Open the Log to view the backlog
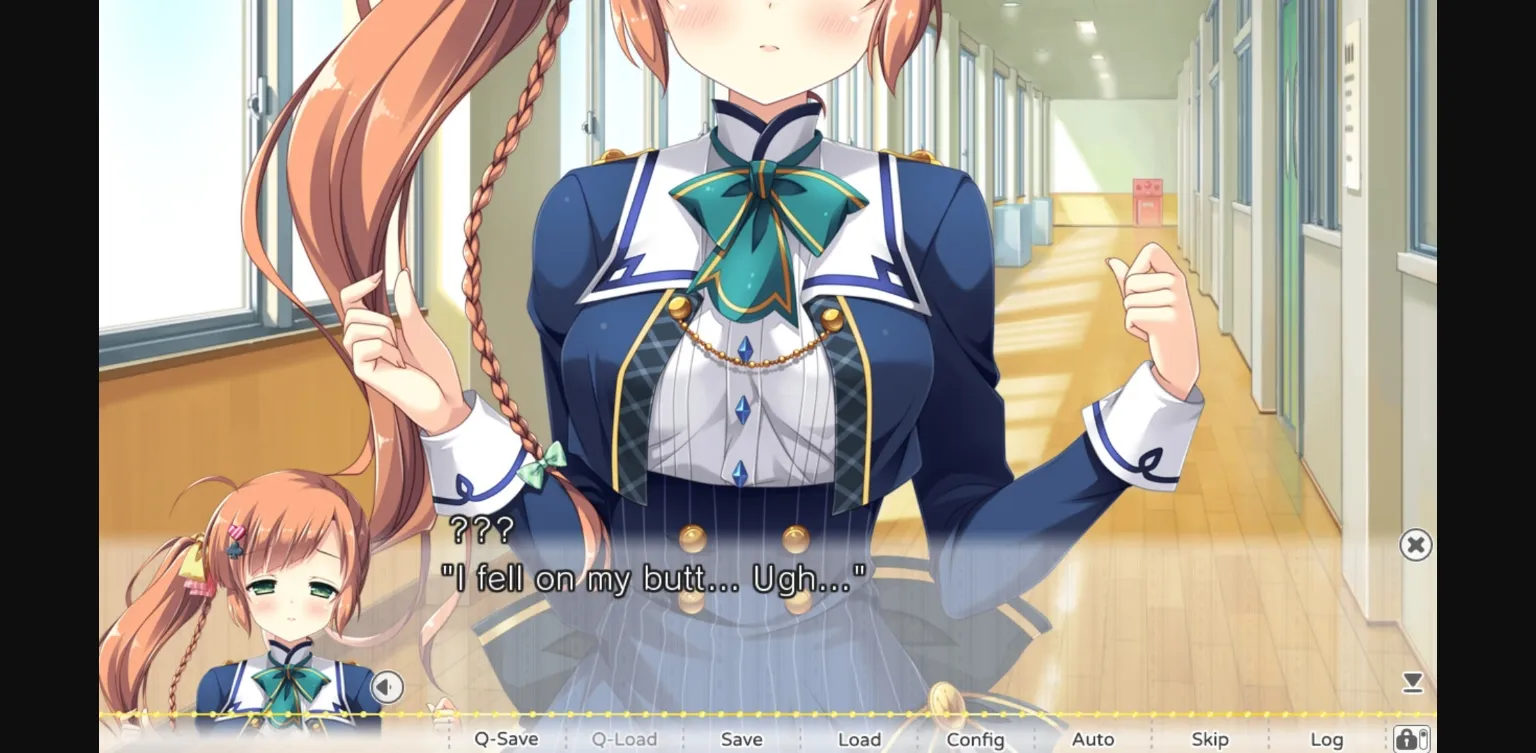 coord(1327,739)
